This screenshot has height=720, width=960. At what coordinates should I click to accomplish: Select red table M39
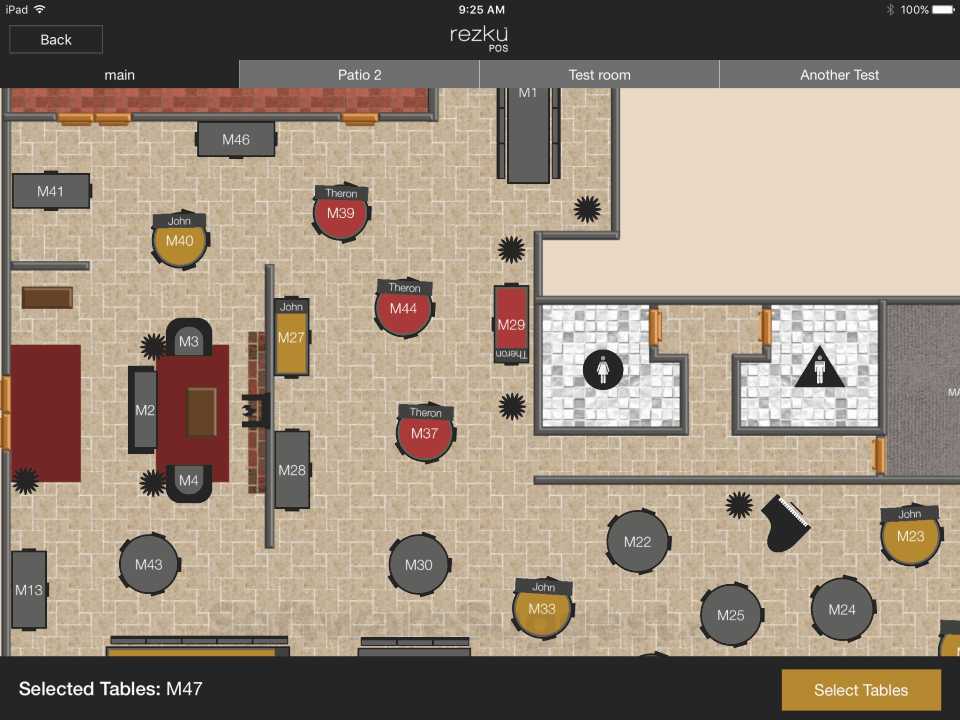click(x=341, y=214)
